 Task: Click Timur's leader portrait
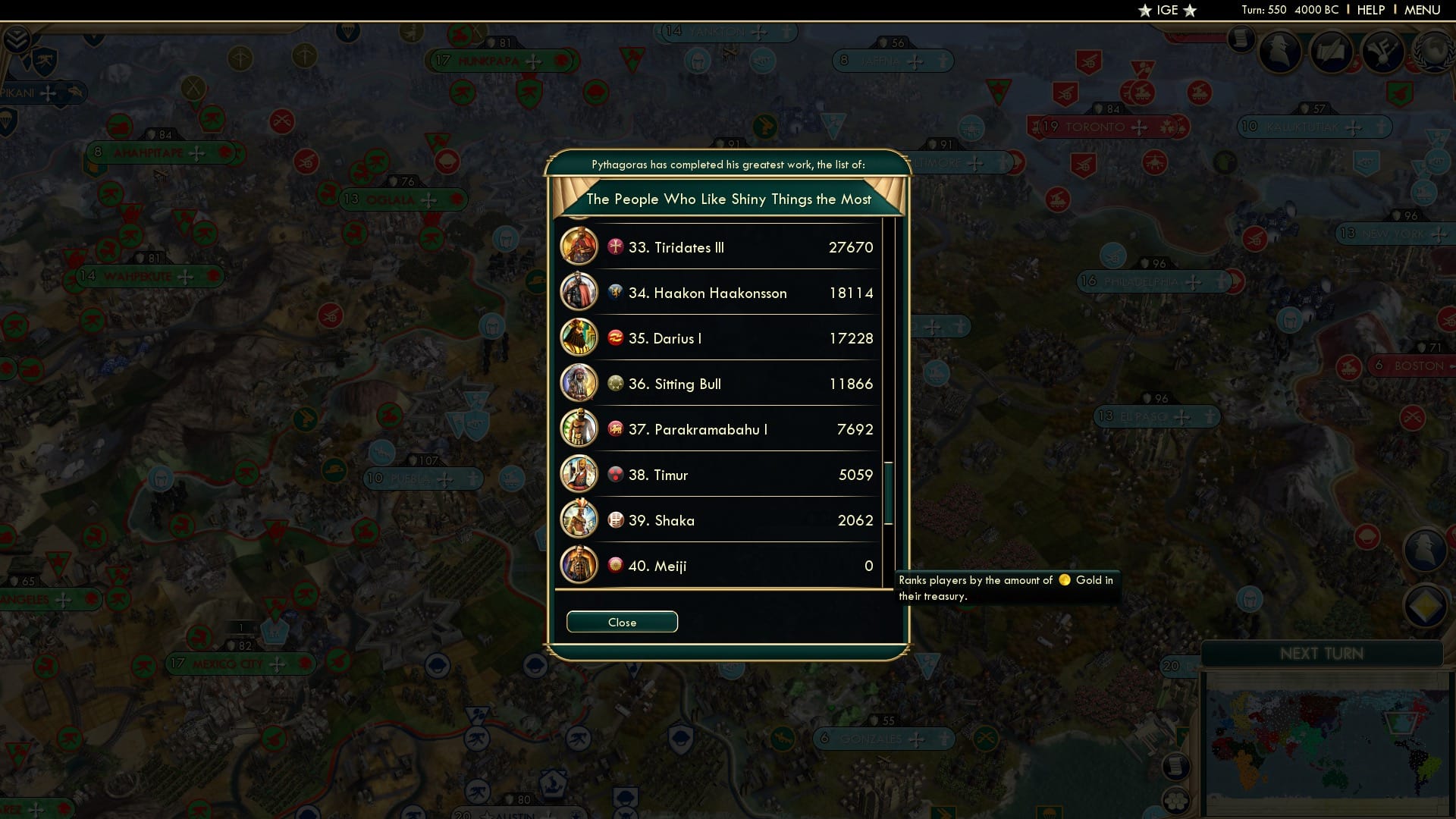(579, 474)
